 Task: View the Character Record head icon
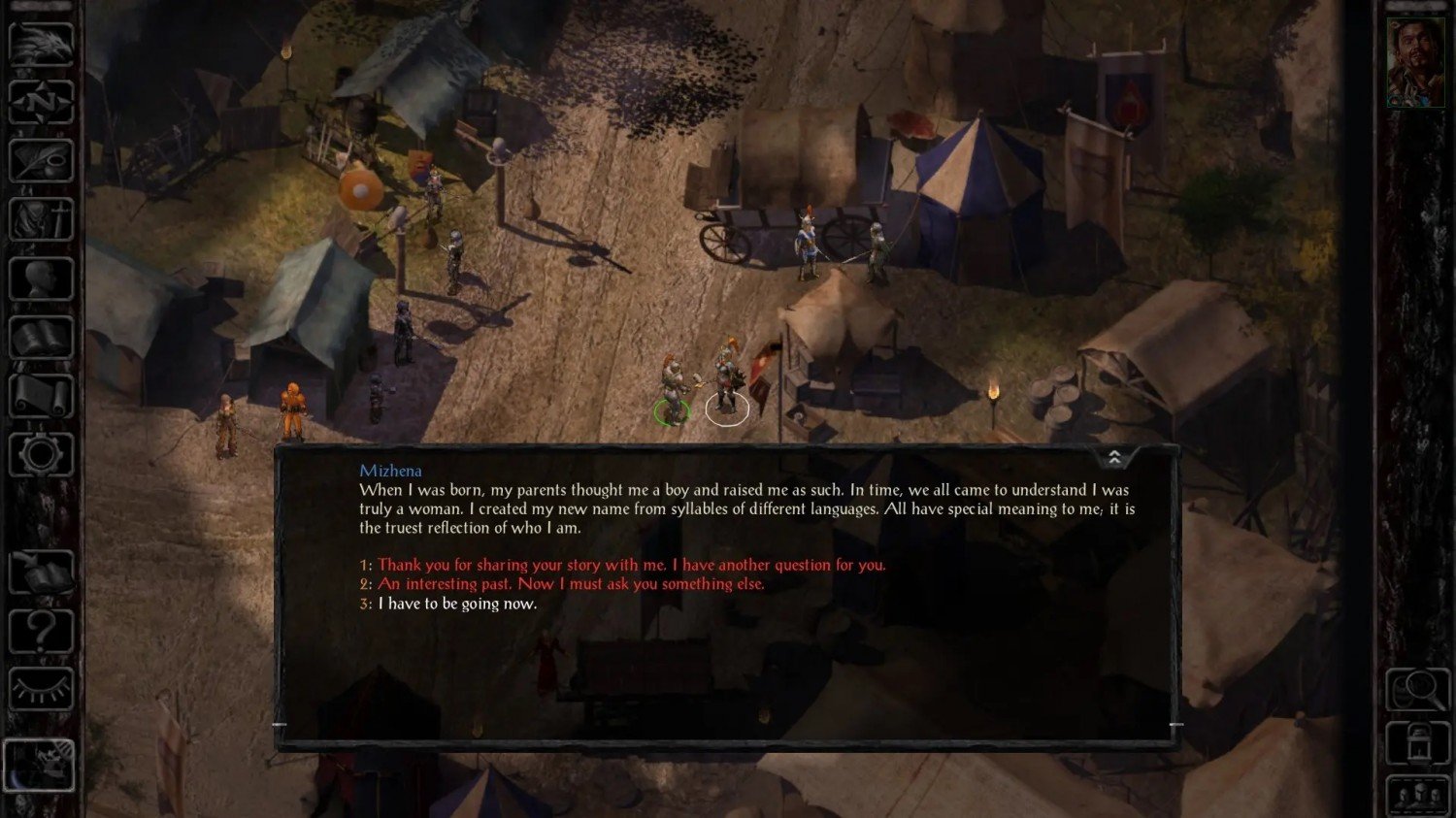click(x=41, y=277)
